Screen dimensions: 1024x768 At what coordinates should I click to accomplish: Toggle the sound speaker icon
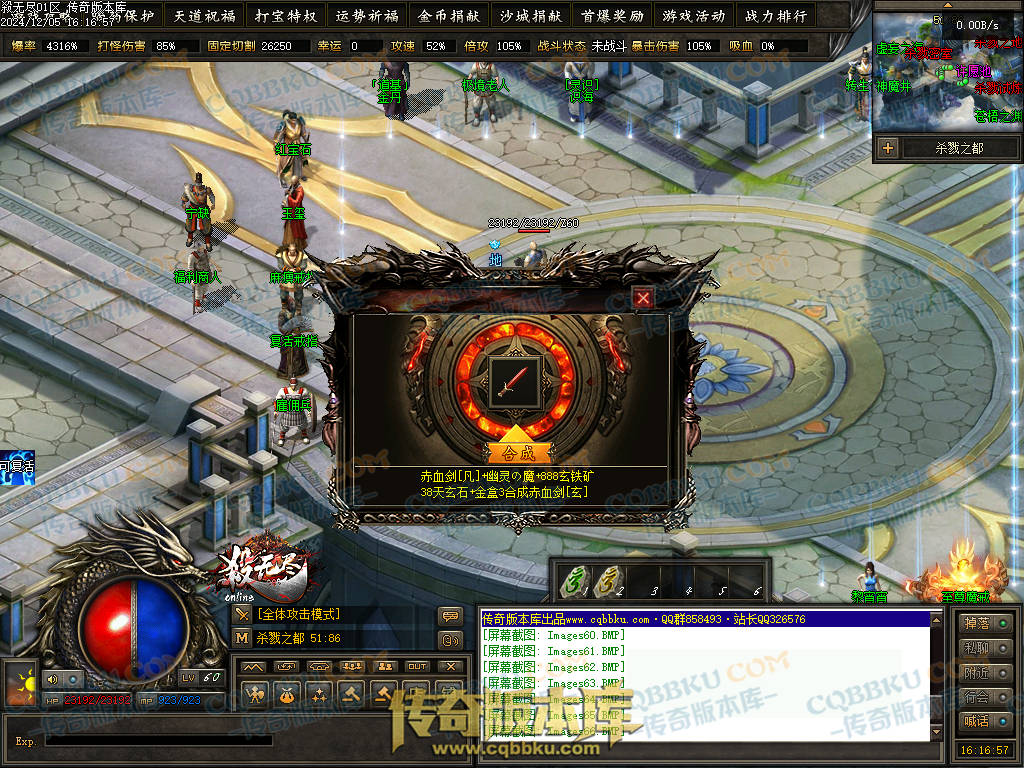52,680
